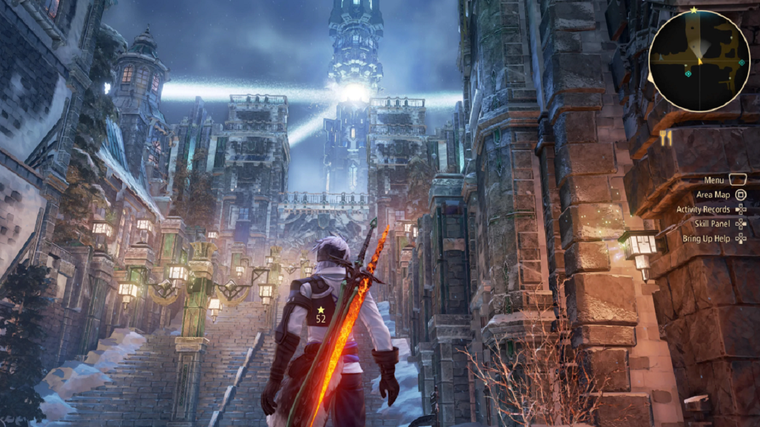Viewport: 760px width, 427px height.
Task: Show the Activity Records
Action: (703, 210)
